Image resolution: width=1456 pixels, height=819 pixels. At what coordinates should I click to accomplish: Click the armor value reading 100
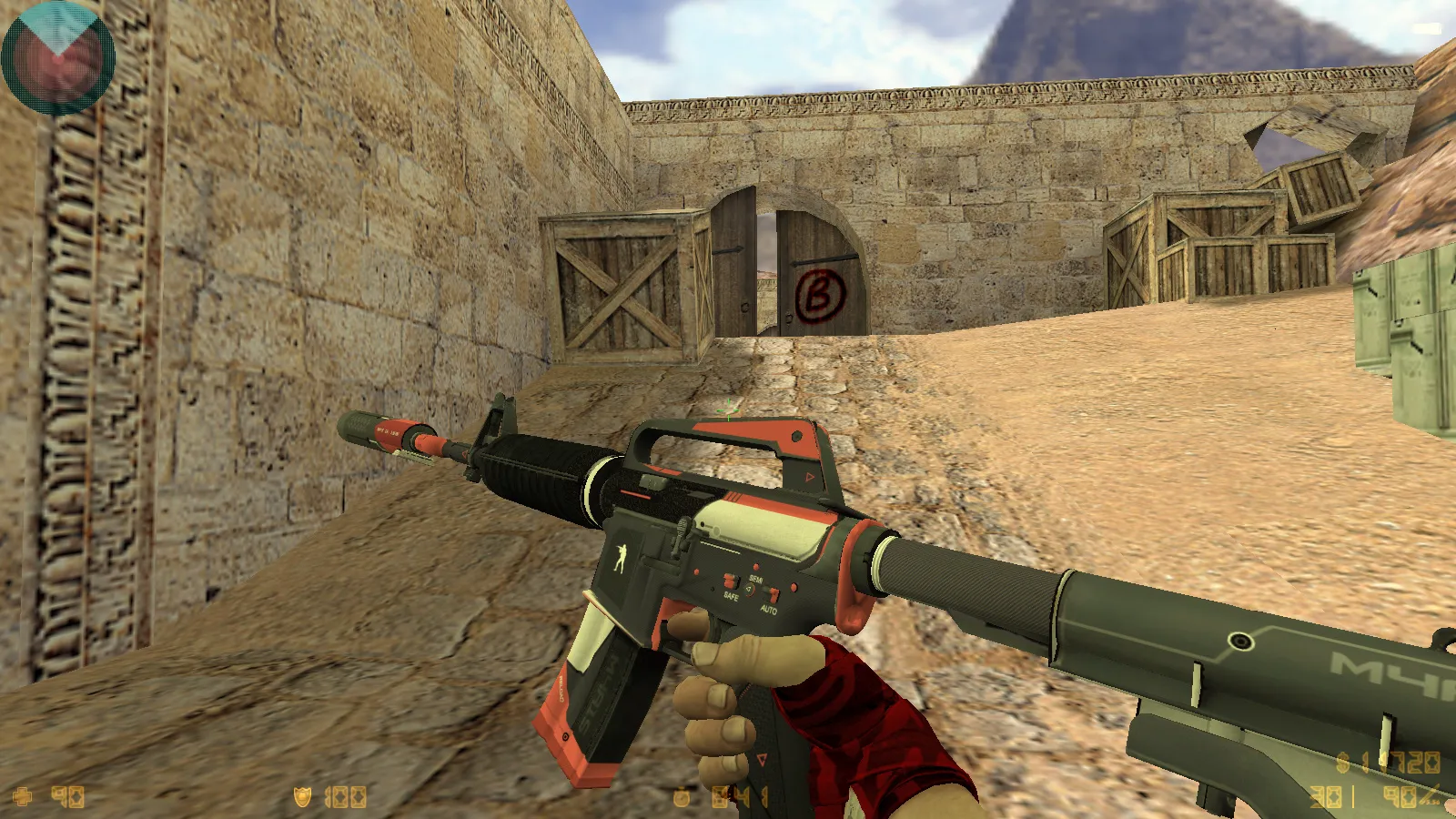click(344, 798)
